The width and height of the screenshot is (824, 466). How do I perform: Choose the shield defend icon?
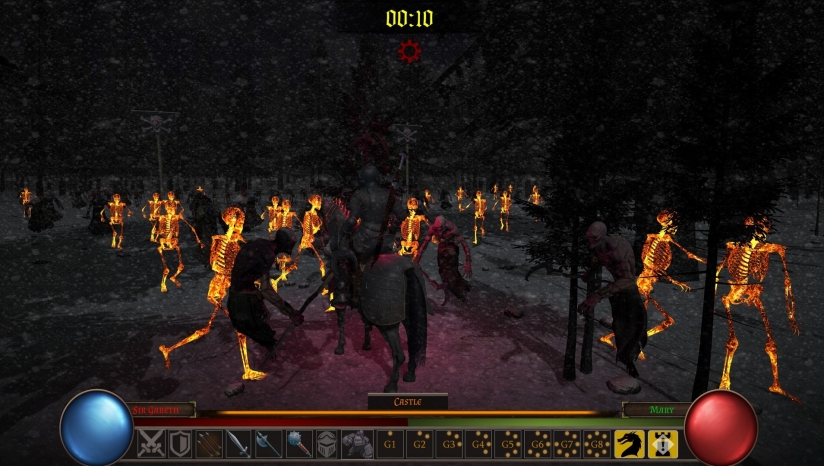[180, 443]
